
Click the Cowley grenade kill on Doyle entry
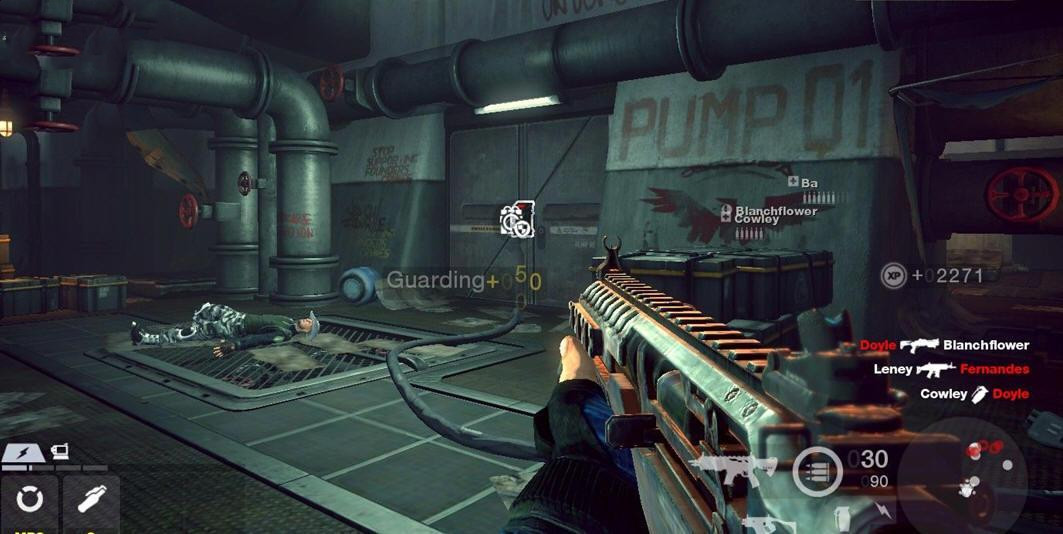(974, 394)
